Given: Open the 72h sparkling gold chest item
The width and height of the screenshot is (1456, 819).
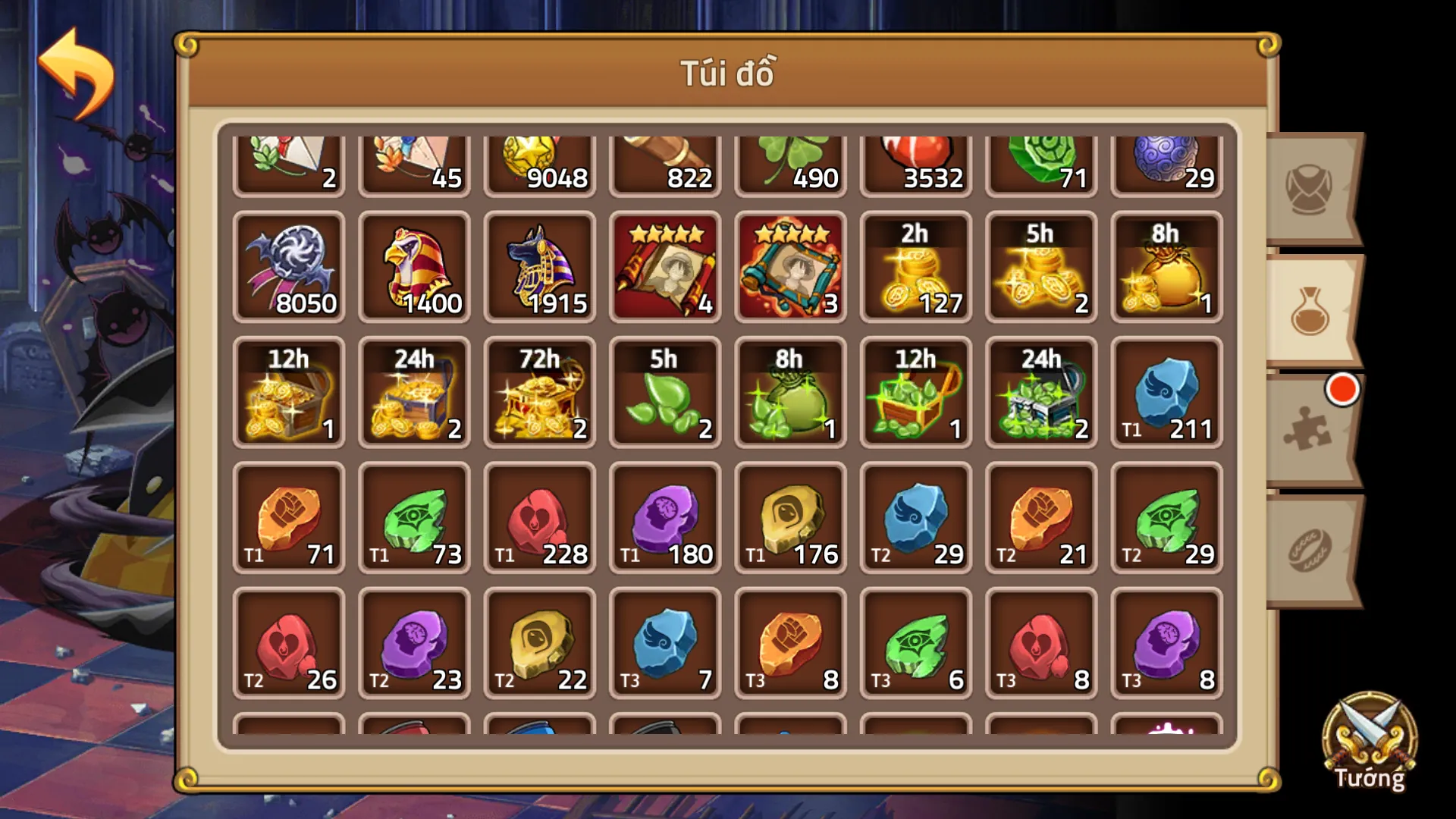Looking at the screenshot, I should point(540,393).
